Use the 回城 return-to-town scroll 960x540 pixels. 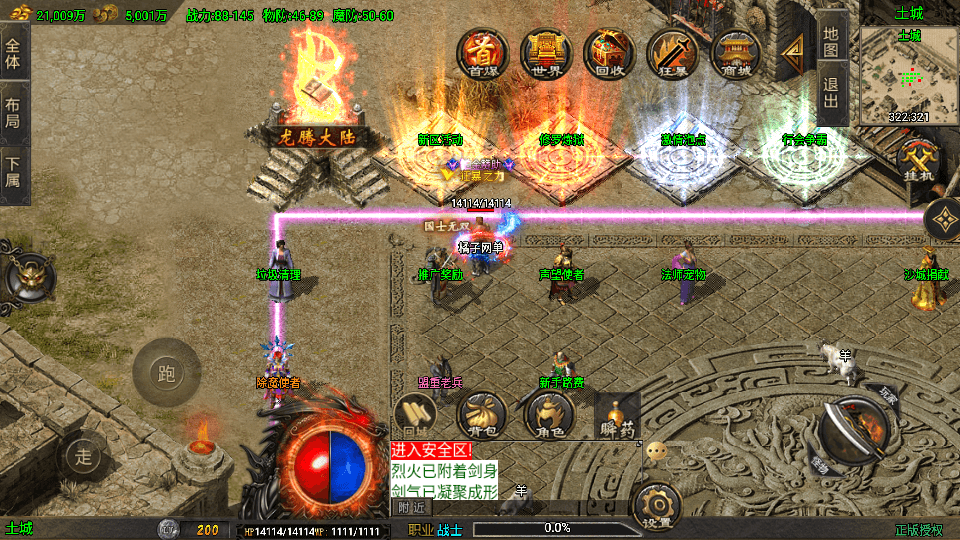tap(417, 416)
